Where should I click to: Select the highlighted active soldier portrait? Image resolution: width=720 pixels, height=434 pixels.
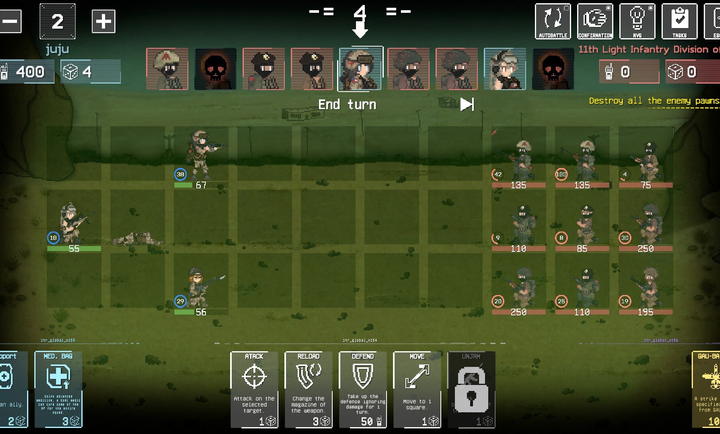click(361, 69)
